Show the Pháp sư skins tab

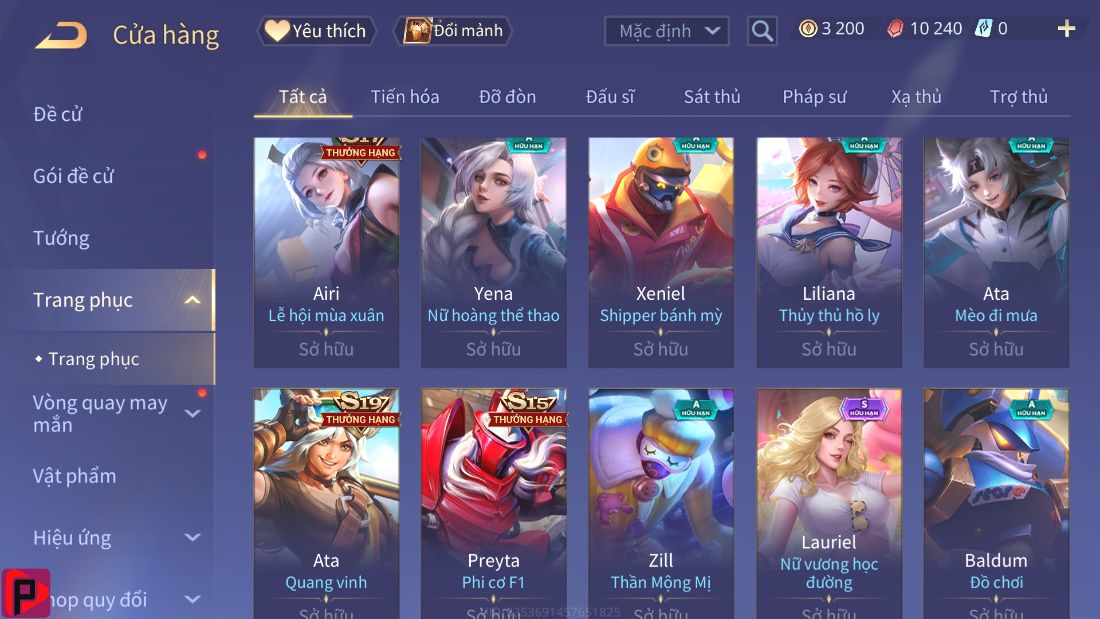tap(814, 97)
